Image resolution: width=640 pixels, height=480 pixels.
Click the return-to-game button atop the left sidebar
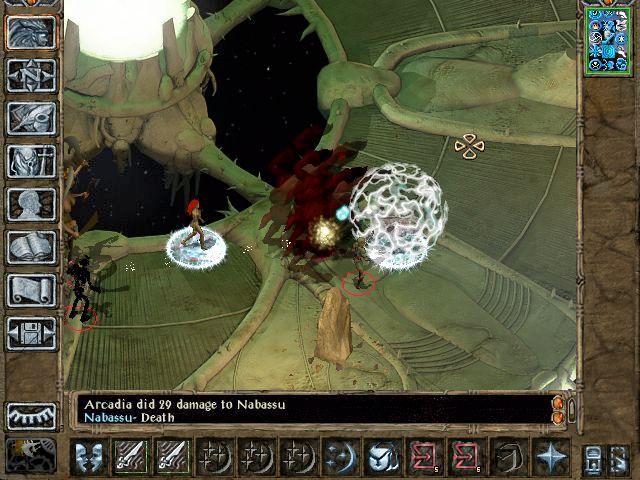point(31,32)
